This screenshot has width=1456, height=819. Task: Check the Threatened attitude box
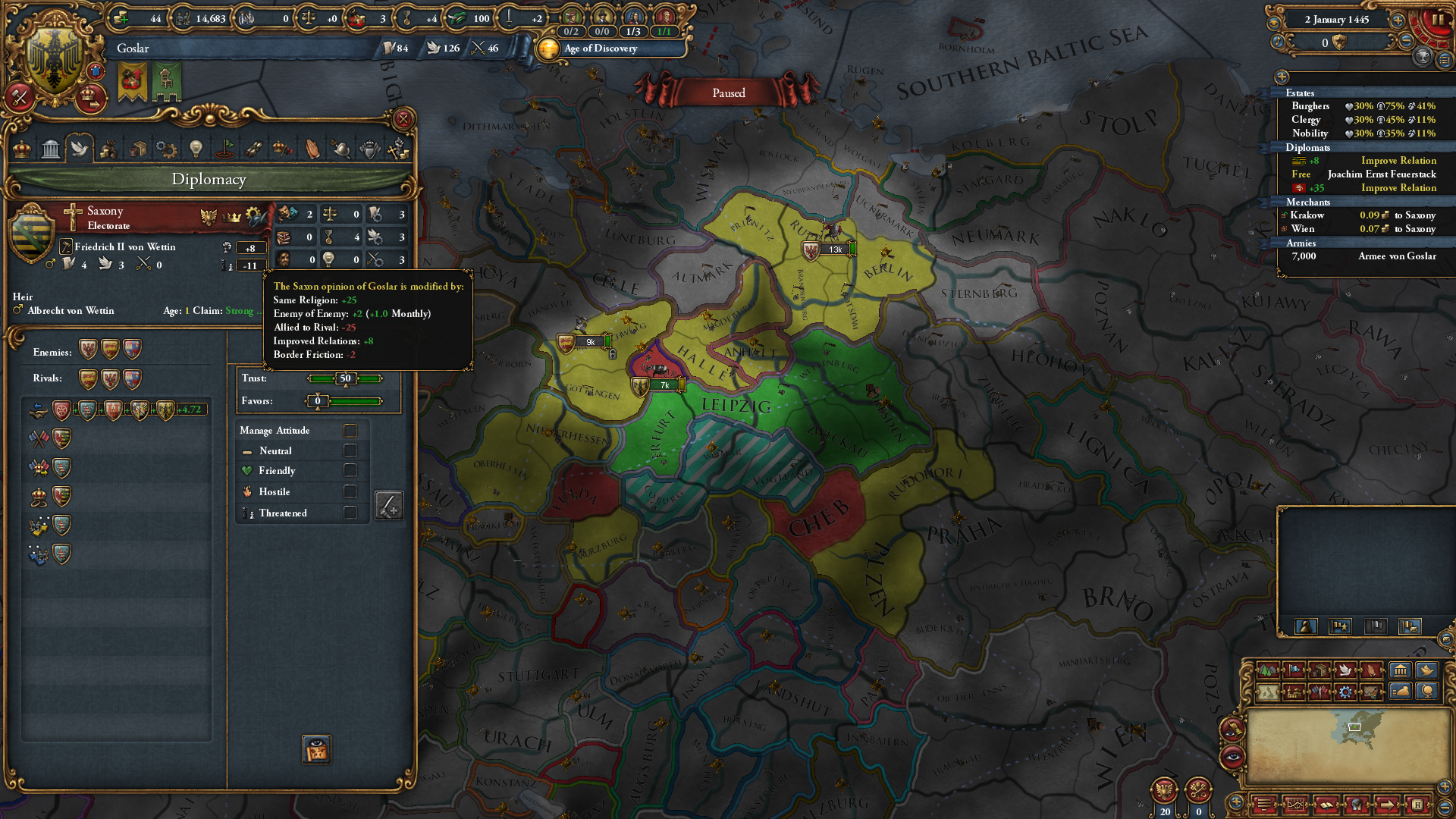[350, 513]
